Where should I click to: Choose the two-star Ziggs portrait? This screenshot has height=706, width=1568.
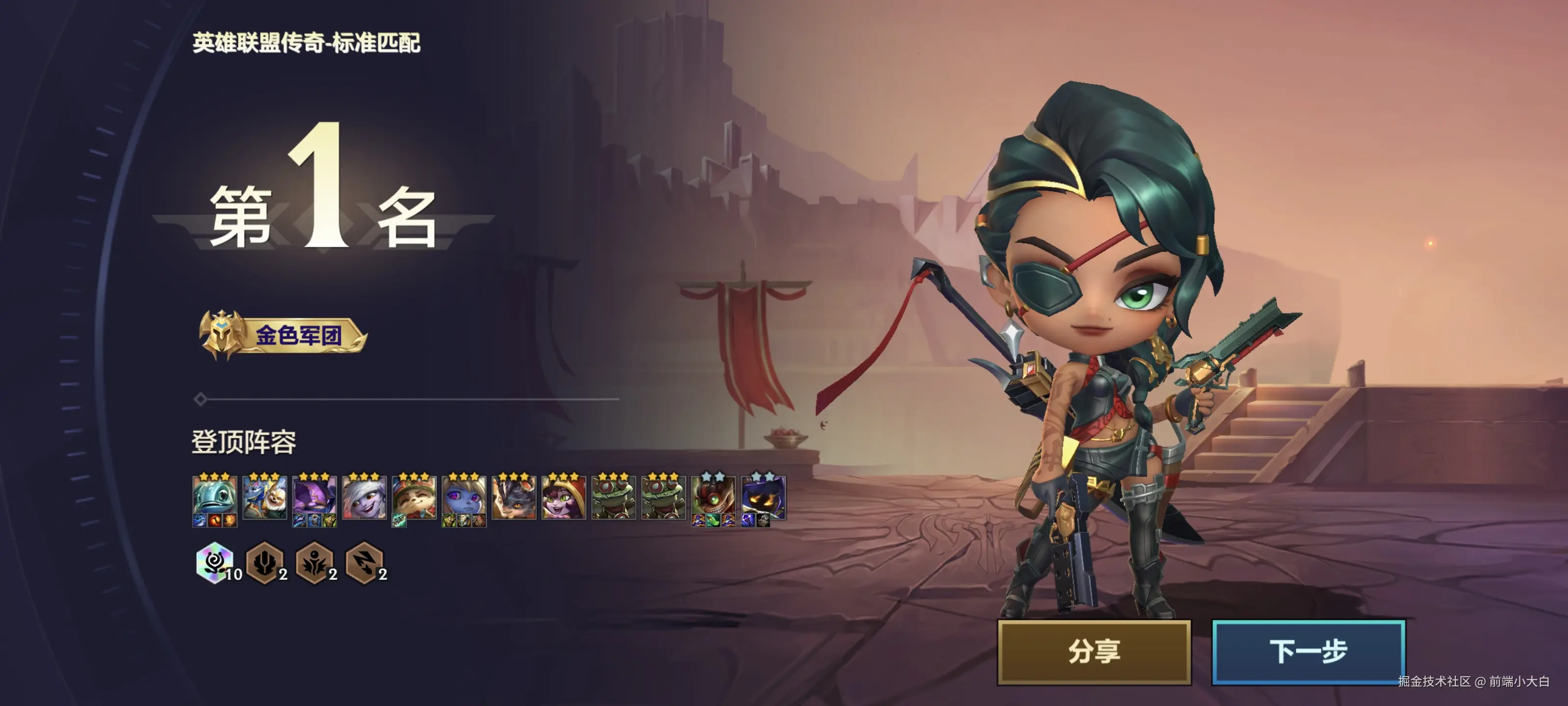click(713, 497)
